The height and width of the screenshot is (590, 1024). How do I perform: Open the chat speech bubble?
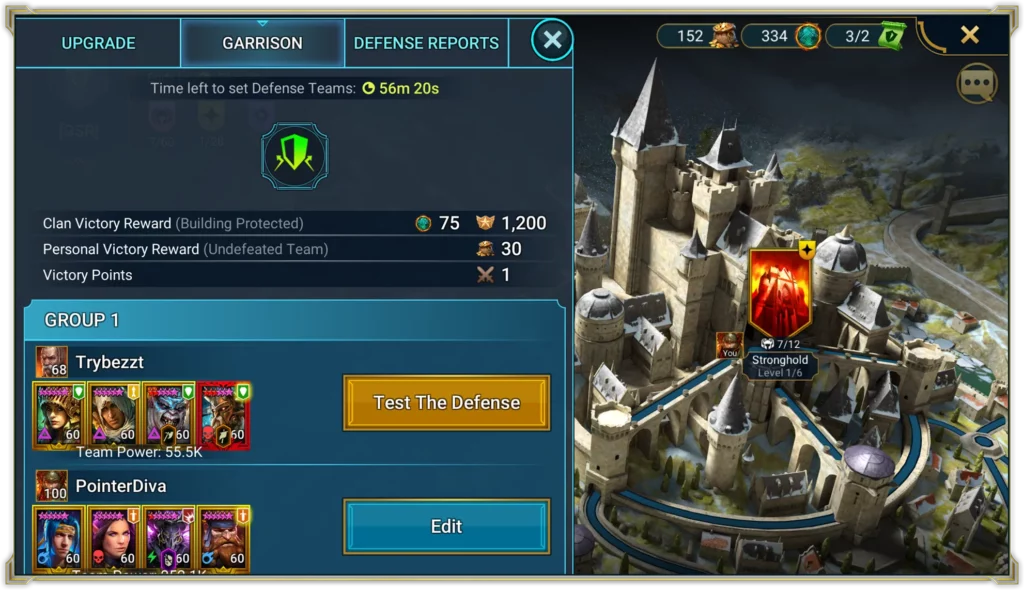coord(977,84)
